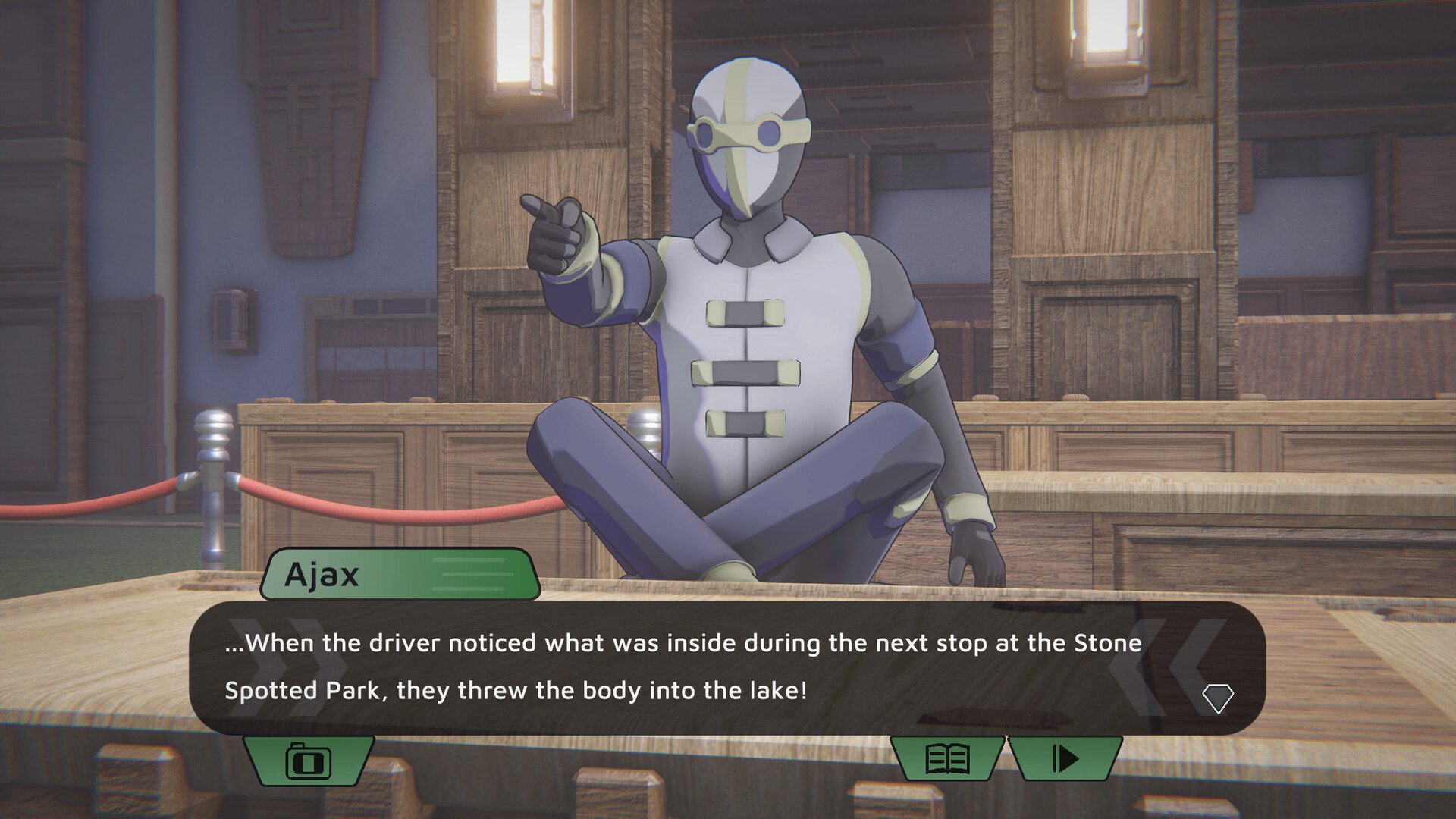Advance dialogue with the diamond continue indicator
The image size is (1456, 819).
[x=1218, y=698]
